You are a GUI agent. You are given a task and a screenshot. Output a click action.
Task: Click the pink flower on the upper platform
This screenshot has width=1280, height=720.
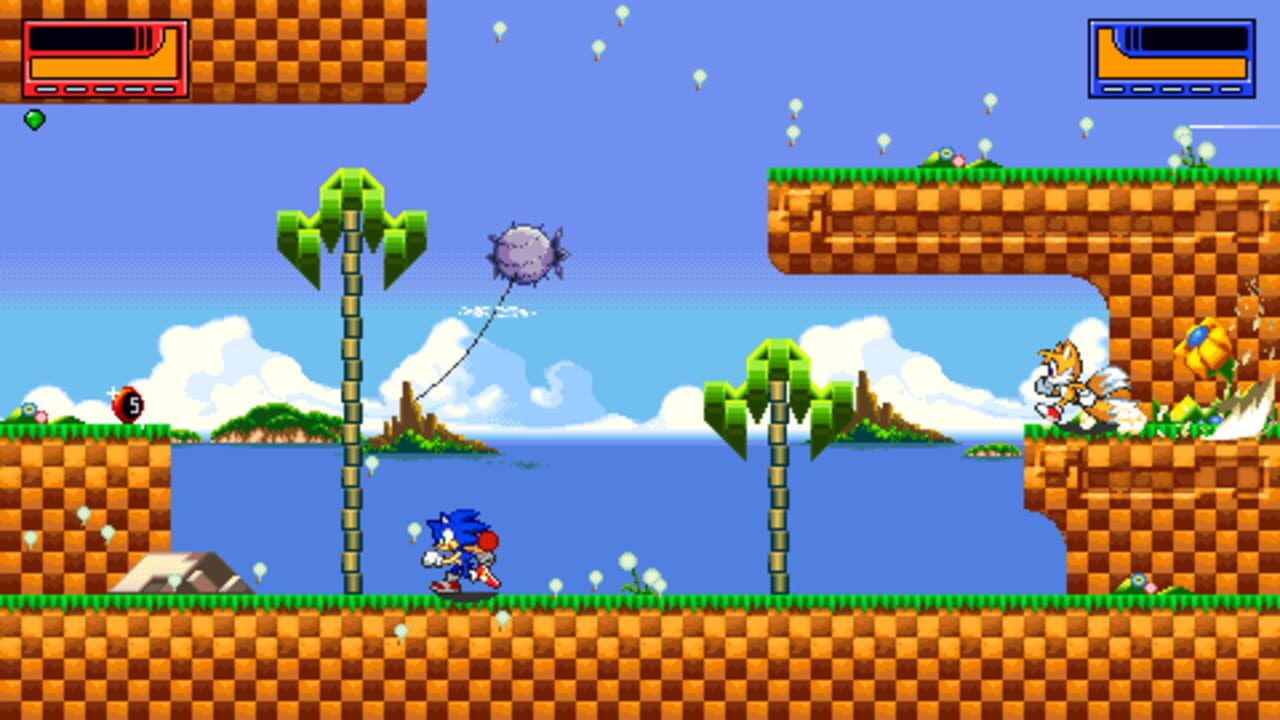[x=957, y=160]
